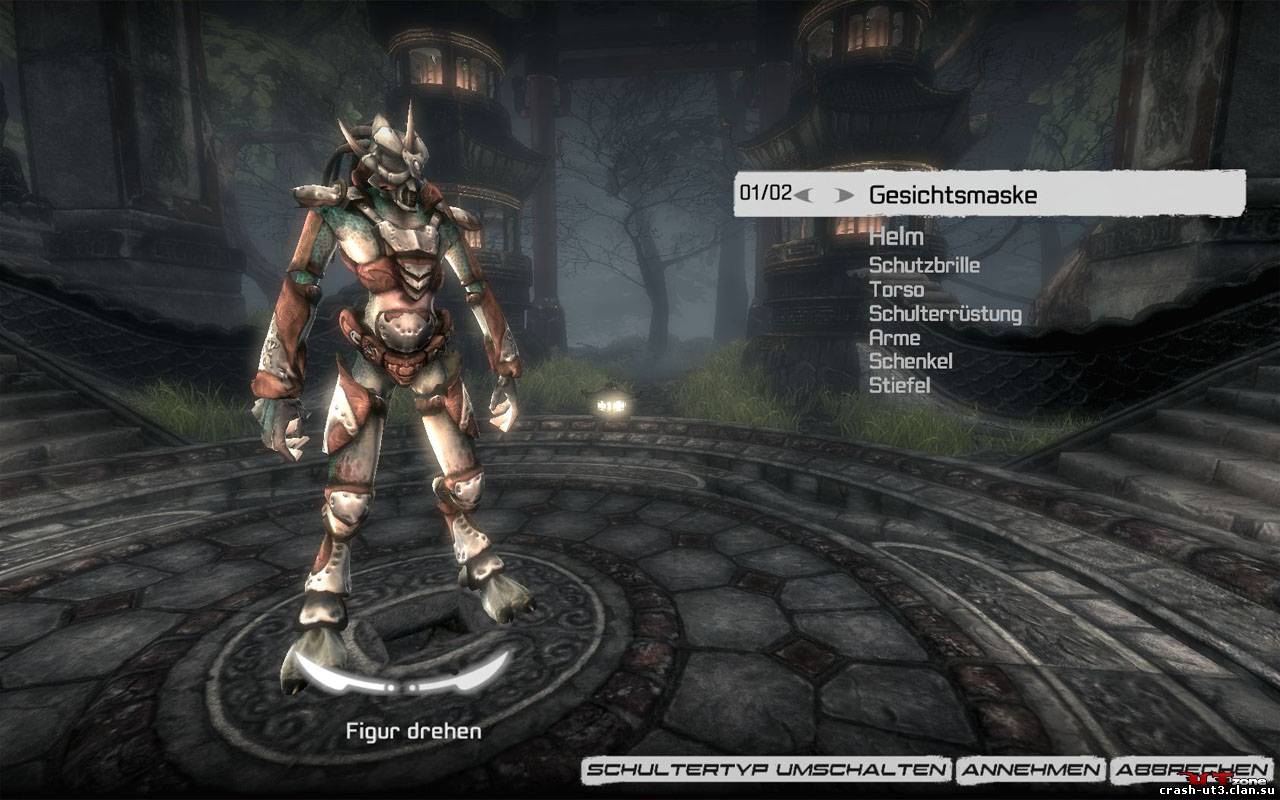
Task: Choose Stiefel from the list
Action: 900,385
